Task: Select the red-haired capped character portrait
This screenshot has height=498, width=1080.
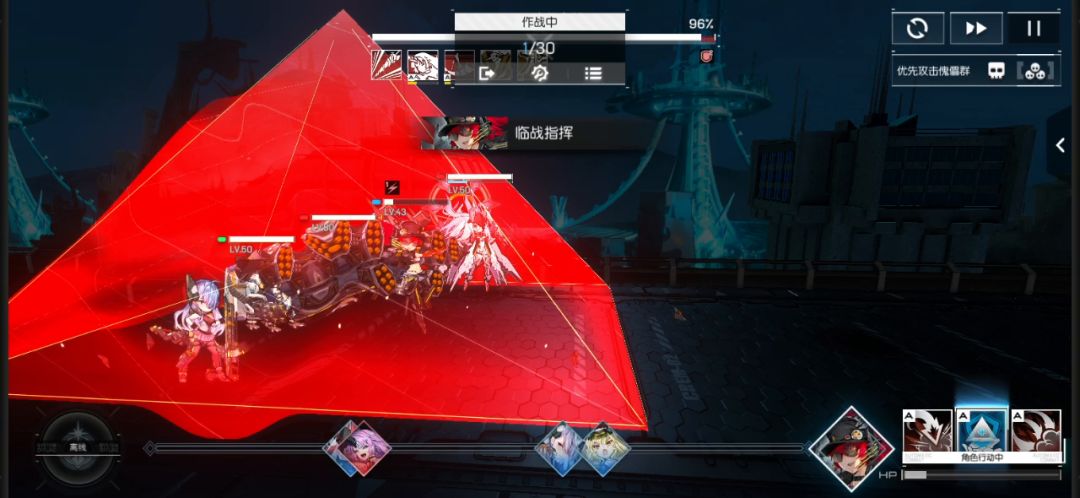Action: [851, 446]
